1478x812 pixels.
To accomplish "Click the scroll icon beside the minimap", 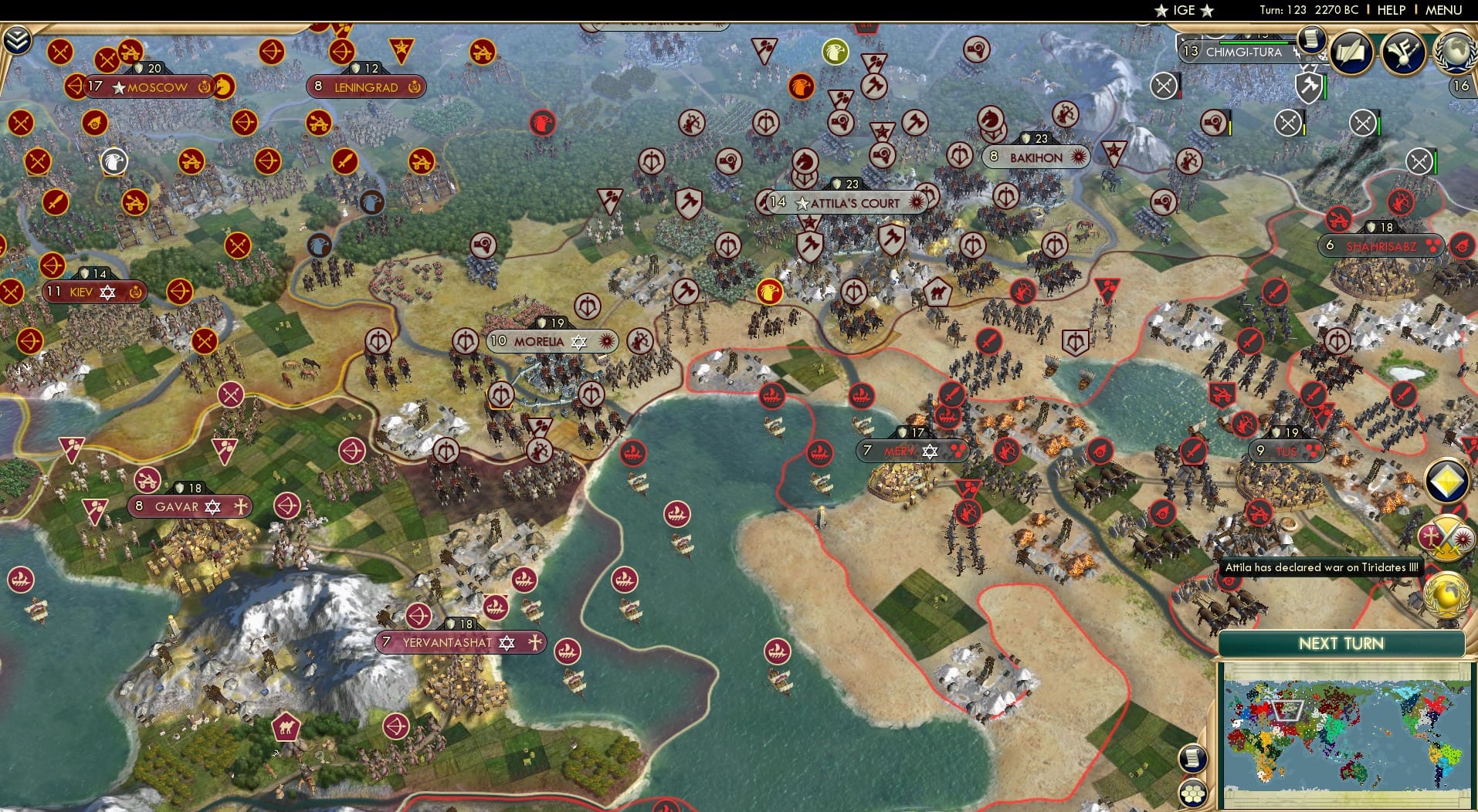I will (x=1192, y=760).
